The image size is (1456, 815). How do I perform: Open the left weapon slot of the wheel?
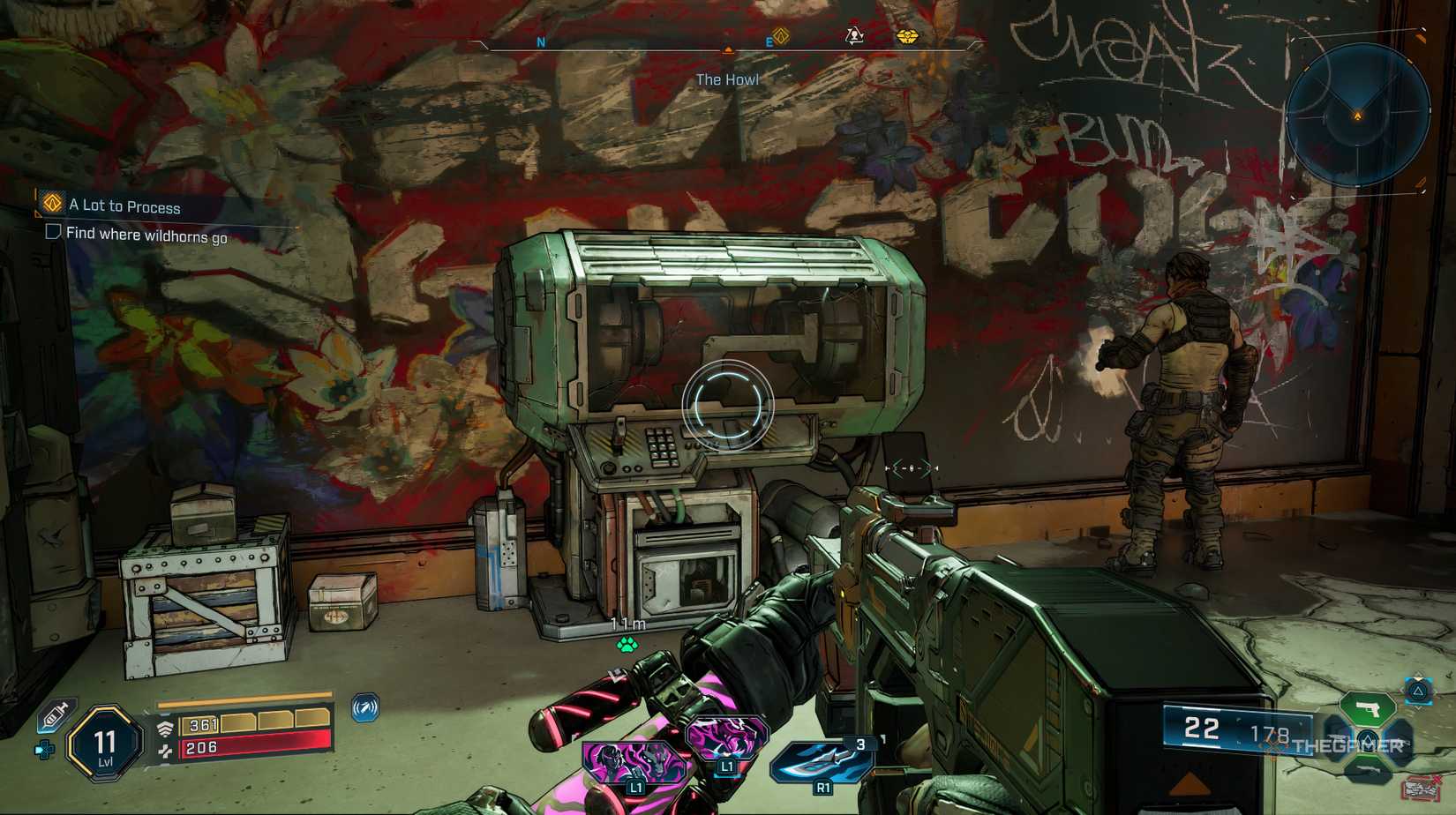coord(1338,743)
